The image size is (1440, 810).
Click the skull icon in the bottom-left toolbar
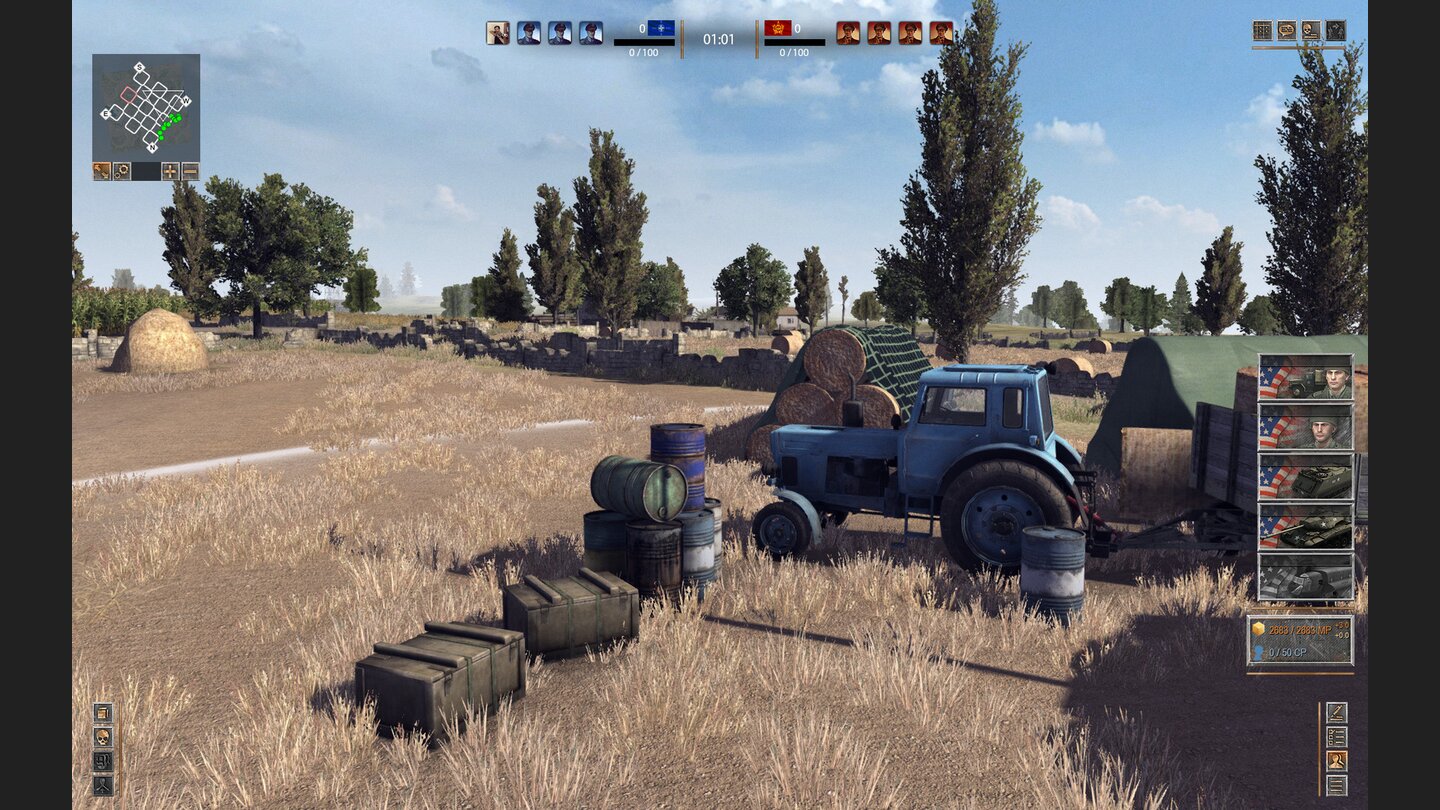pyautogui.click(x=103, y=737)
